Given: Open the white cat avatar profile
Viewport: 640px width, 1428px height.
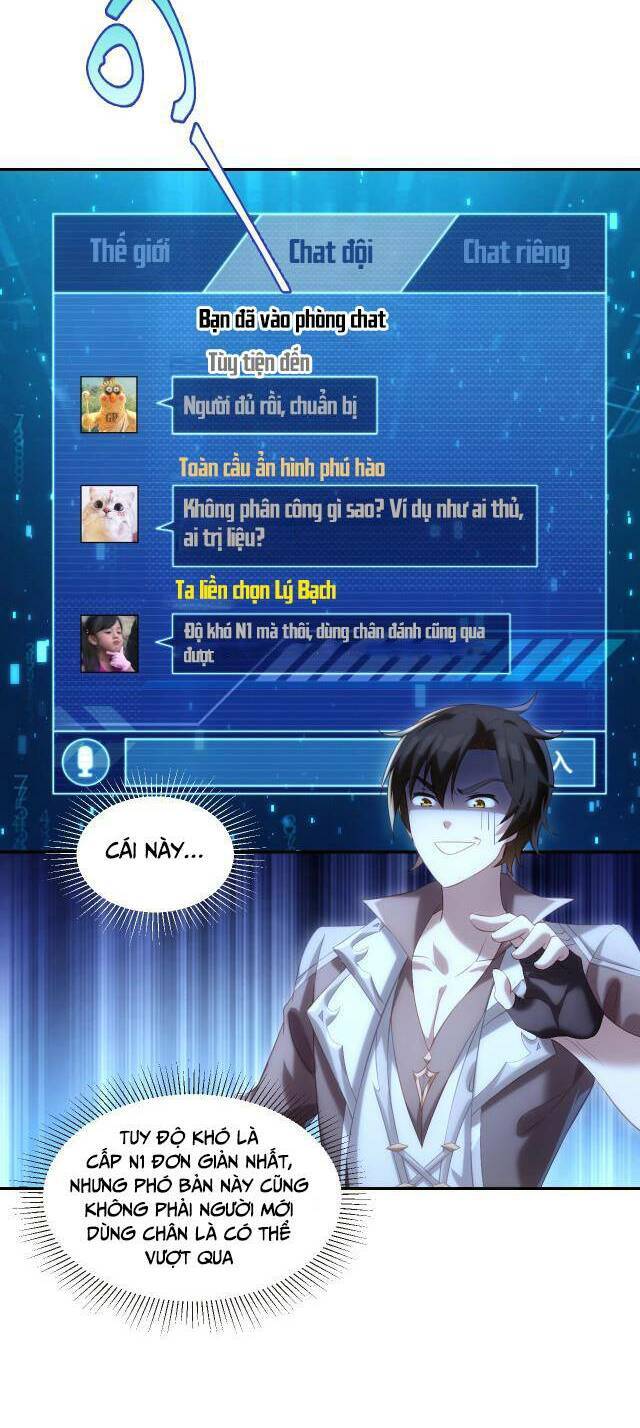Looking at the screenshot, I should pyautogui.click(x=109, y=514).
